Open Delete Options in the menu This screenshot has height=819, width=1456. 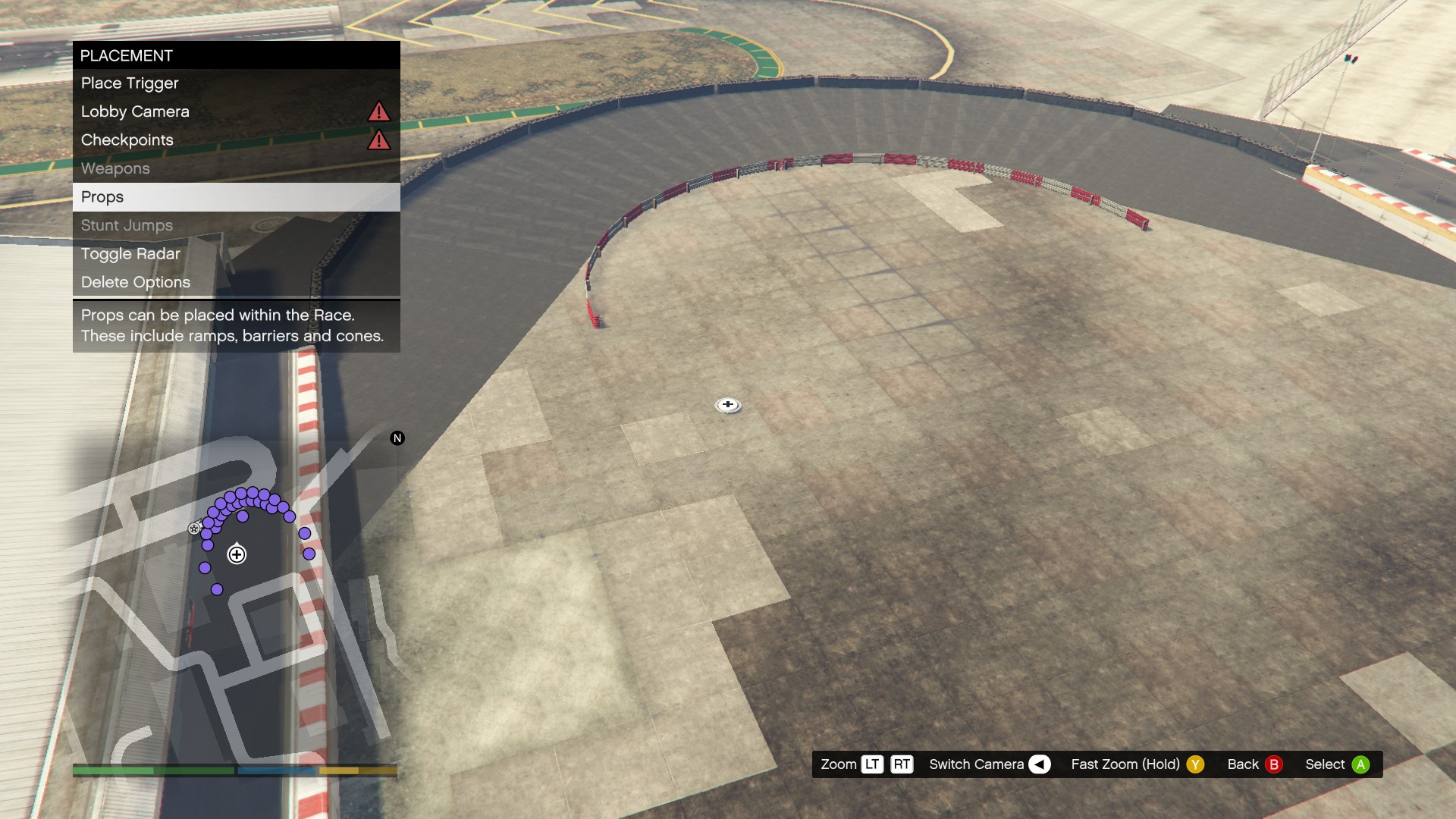pyautogui.click(x=236, y=282)
